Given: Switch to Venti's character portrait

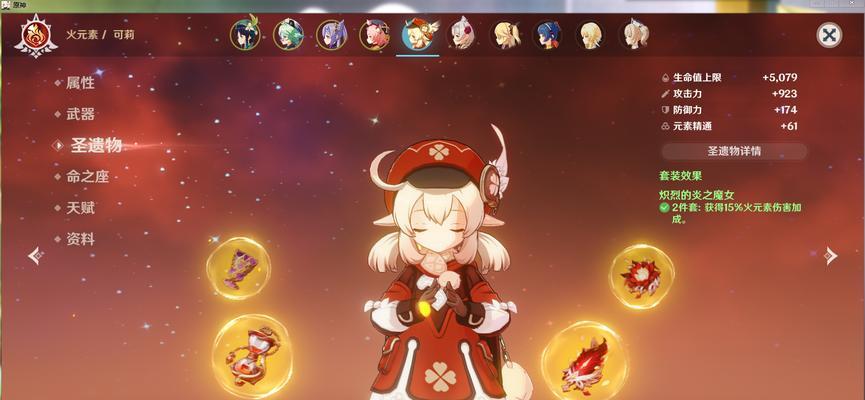Looking at the screenshot, I should point(245,35).
